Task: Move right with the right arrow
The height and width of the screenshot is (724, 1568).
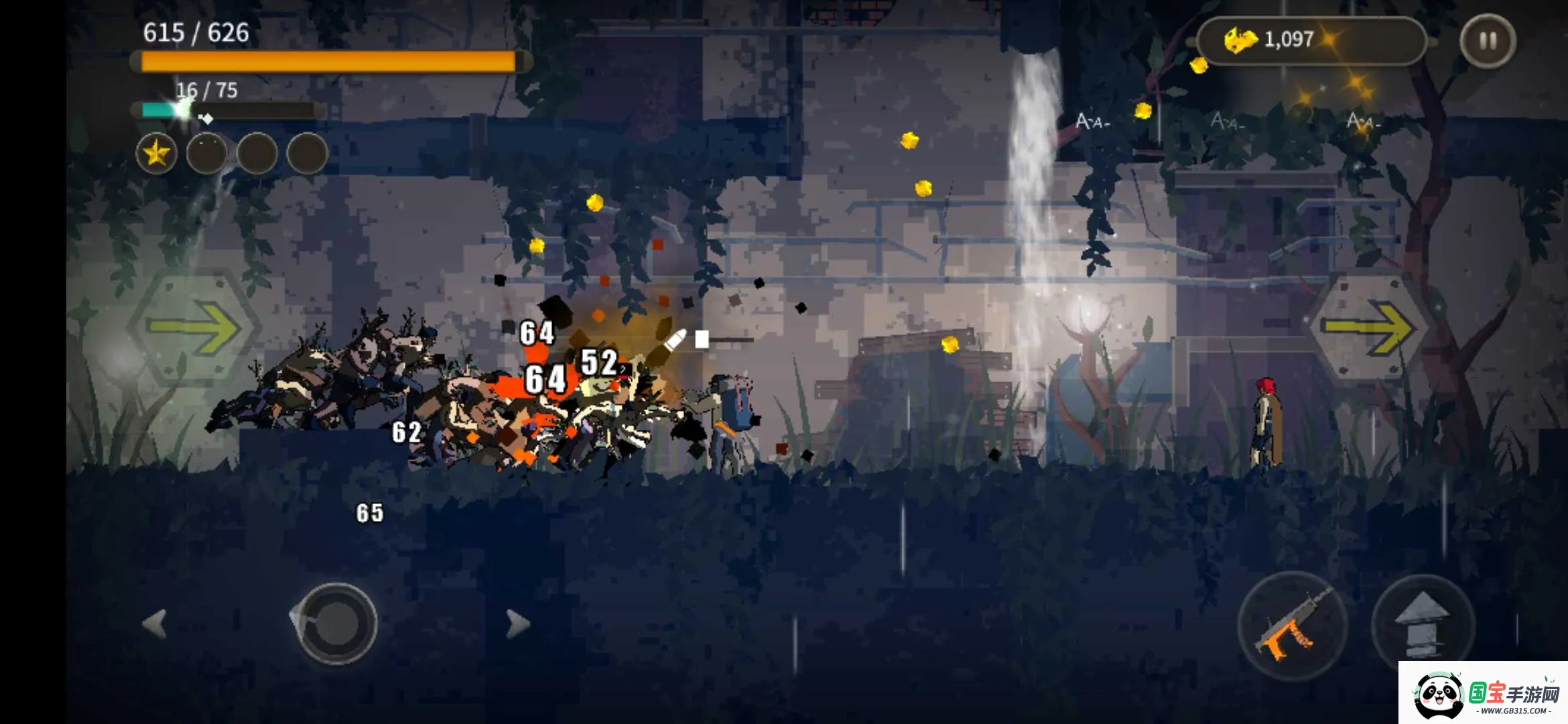Action: click(x=517, y=623)
